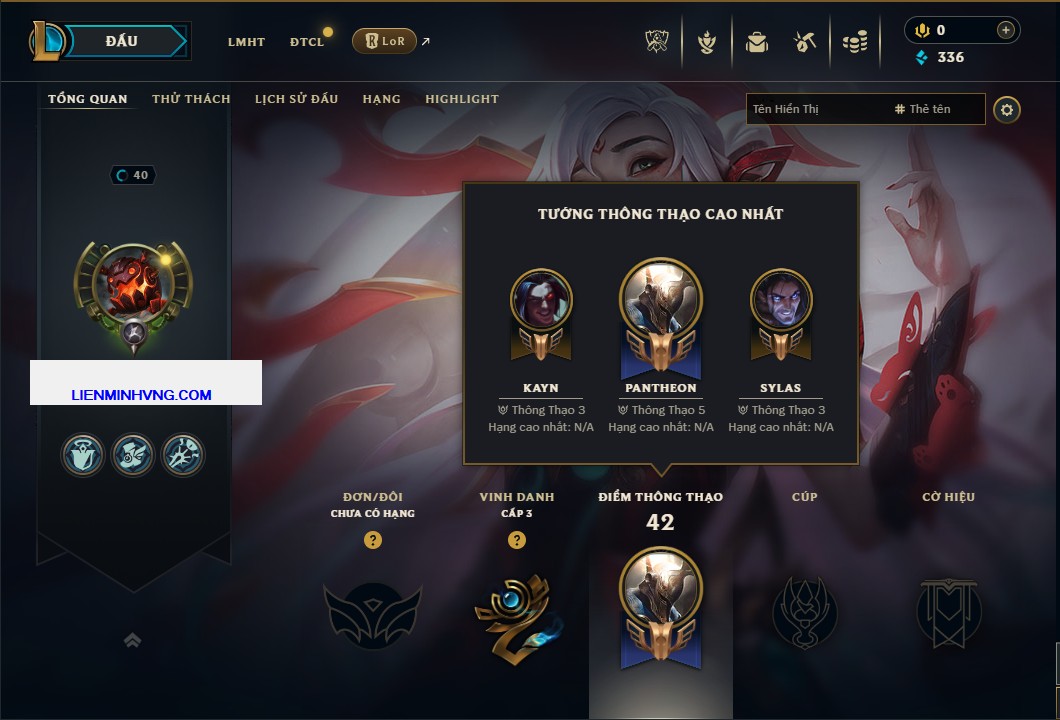This screenshot has width=1060, height=720.
Task: Open profile settings with the gear icon
Action: pos(1007,109)
